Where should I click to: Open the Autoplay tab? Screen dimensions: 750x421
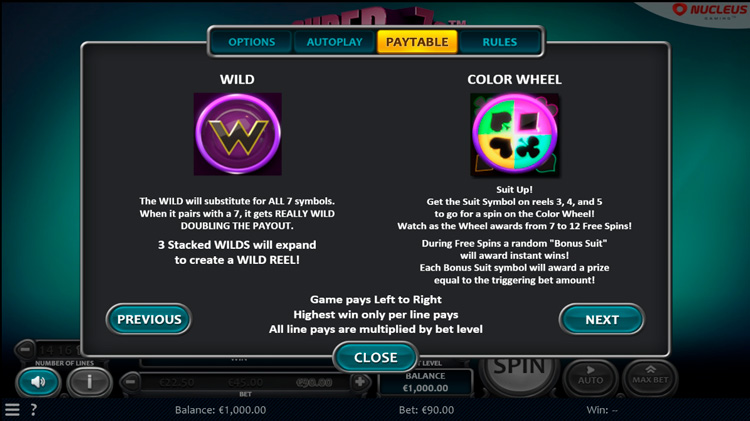[334, 42]
